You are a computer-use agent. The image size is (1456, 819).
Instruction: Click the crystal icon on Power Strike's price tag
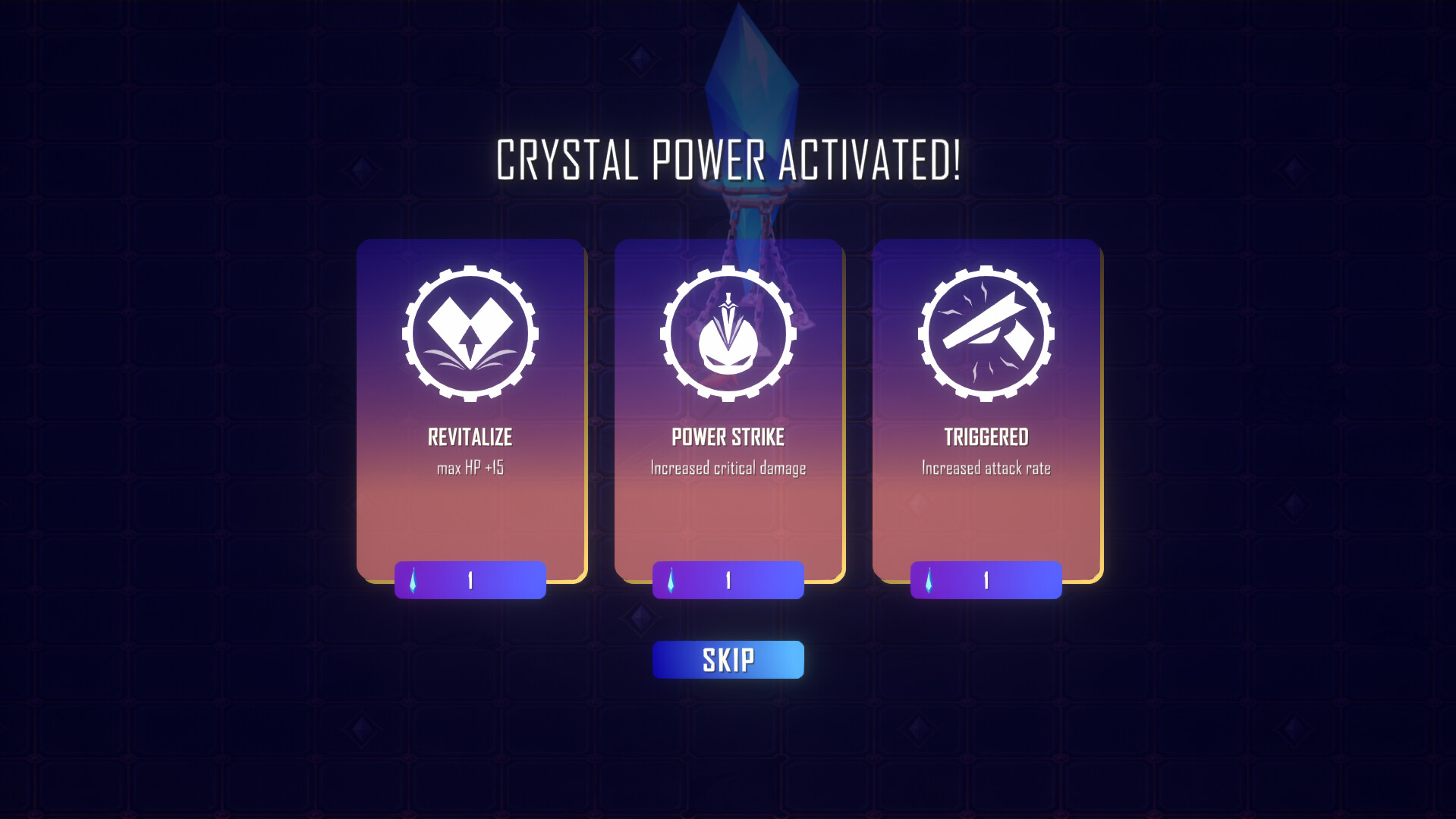click(672, 580)
